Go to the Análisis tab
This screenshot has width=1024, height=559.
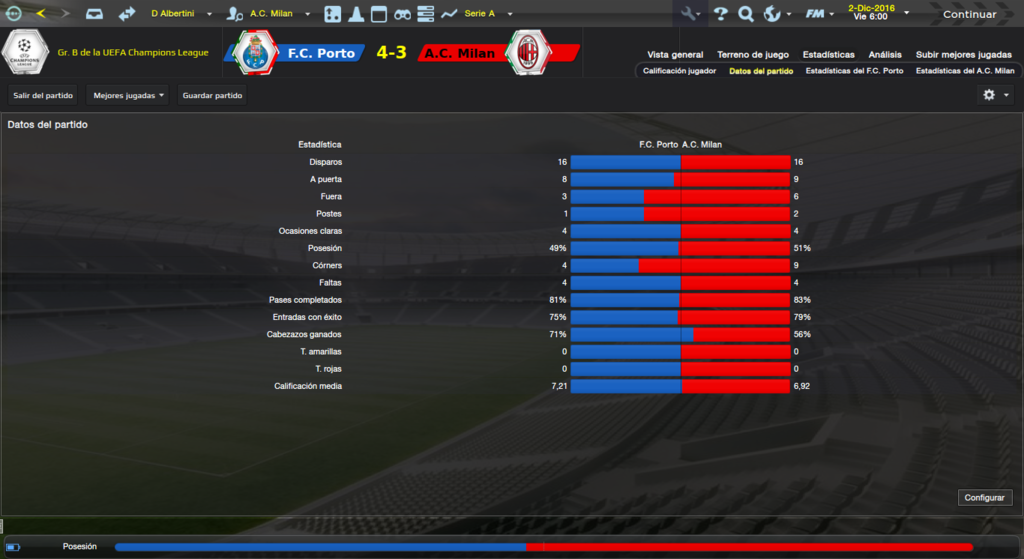885,54
